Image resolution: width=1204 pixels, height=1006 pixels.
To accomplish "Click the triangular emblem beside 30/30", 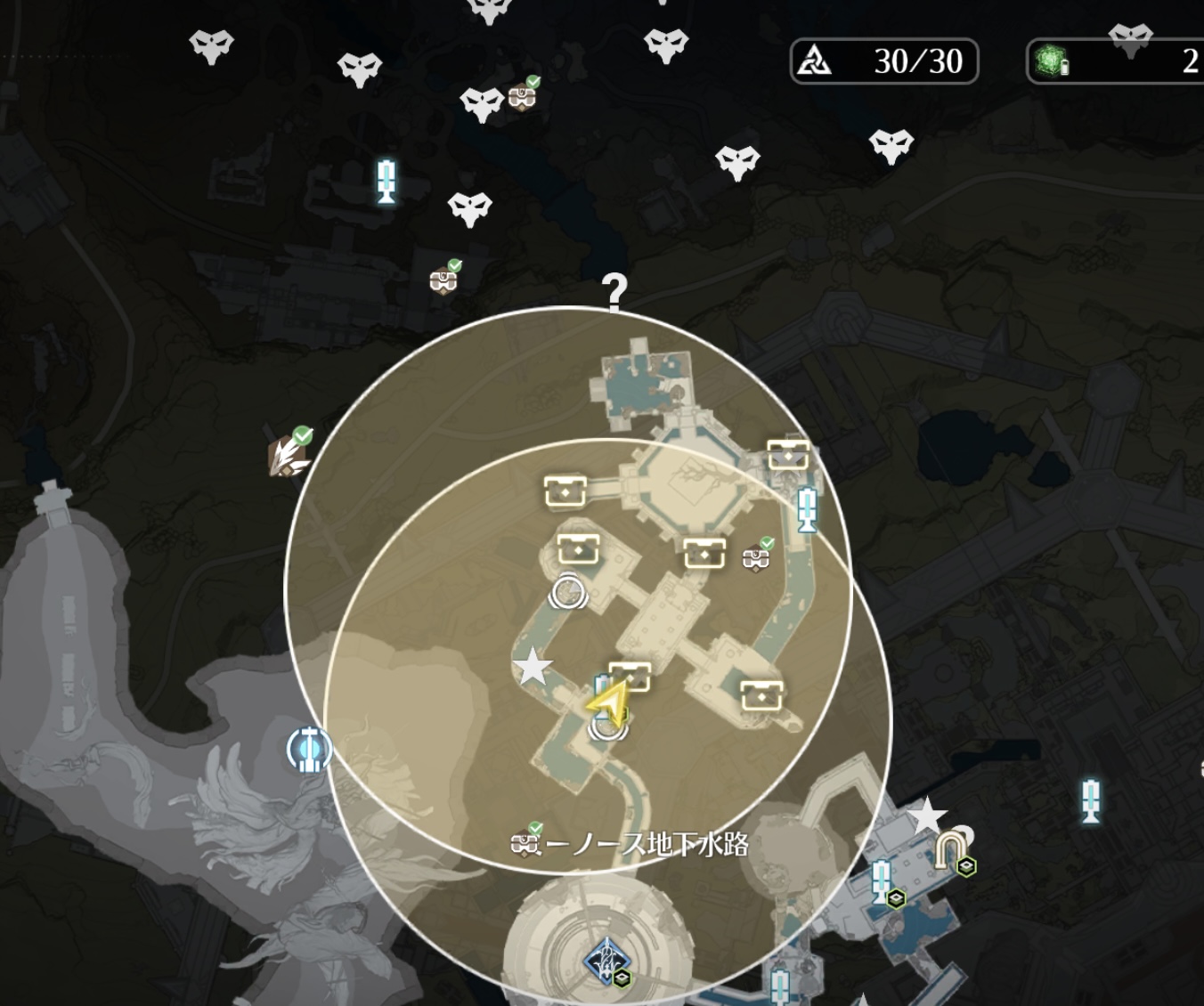I will 814,61.
